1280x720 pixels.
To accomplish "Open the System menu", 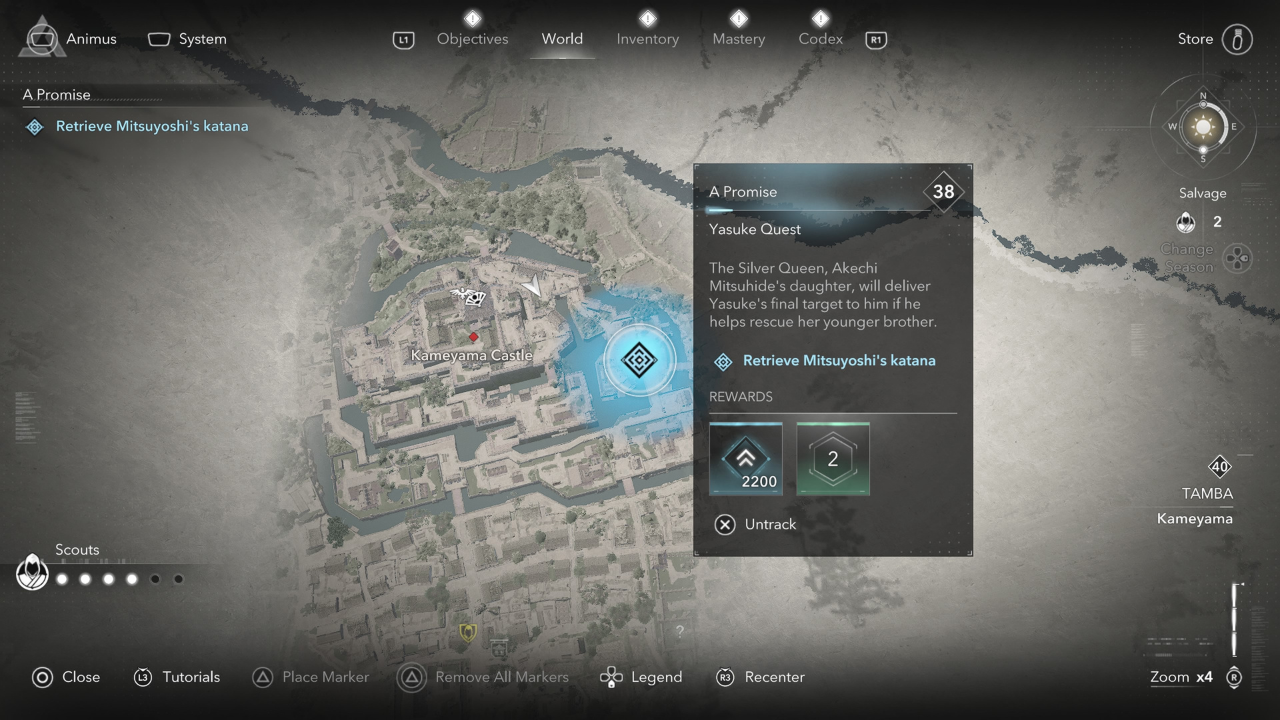I will (188, 39).
